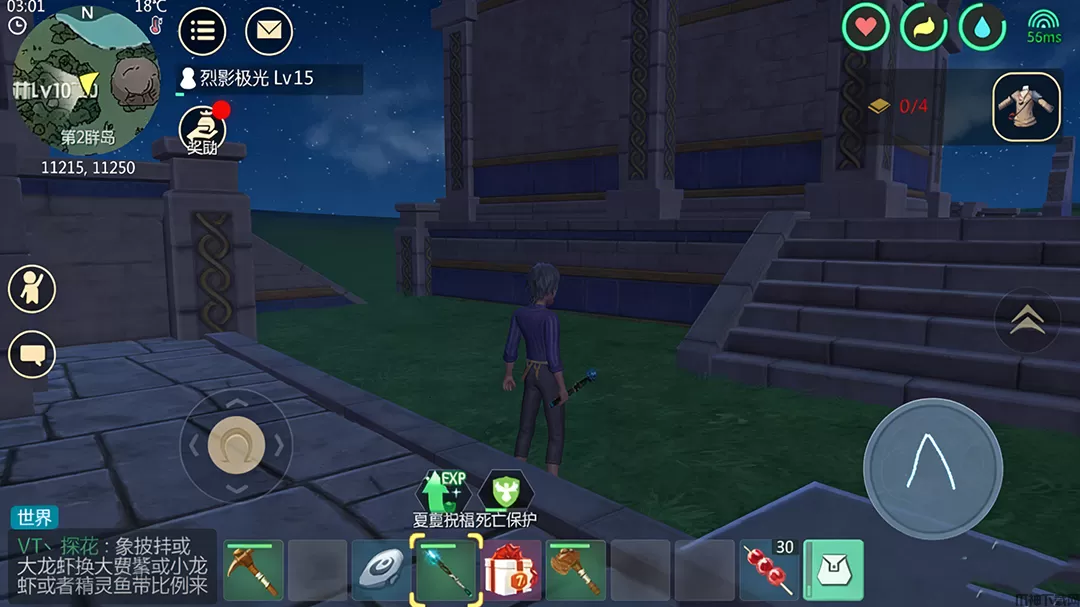
Task: Open the backpack inventory button
Action: (x=833, y=571)
